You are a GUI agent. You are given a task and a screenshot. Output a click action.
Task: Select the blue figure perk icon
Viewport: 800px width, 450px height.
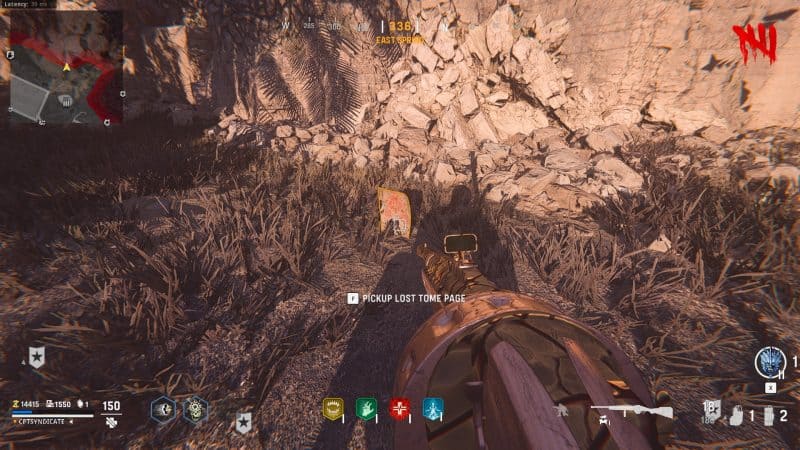433,408
